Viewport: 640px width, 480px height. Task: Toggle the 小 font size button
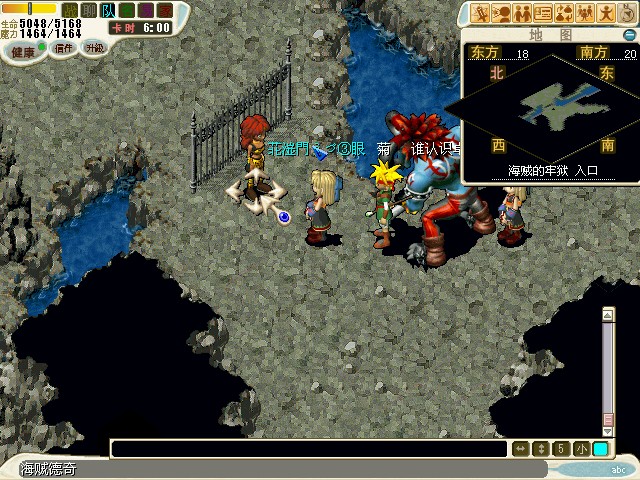[x=581, y=449]
